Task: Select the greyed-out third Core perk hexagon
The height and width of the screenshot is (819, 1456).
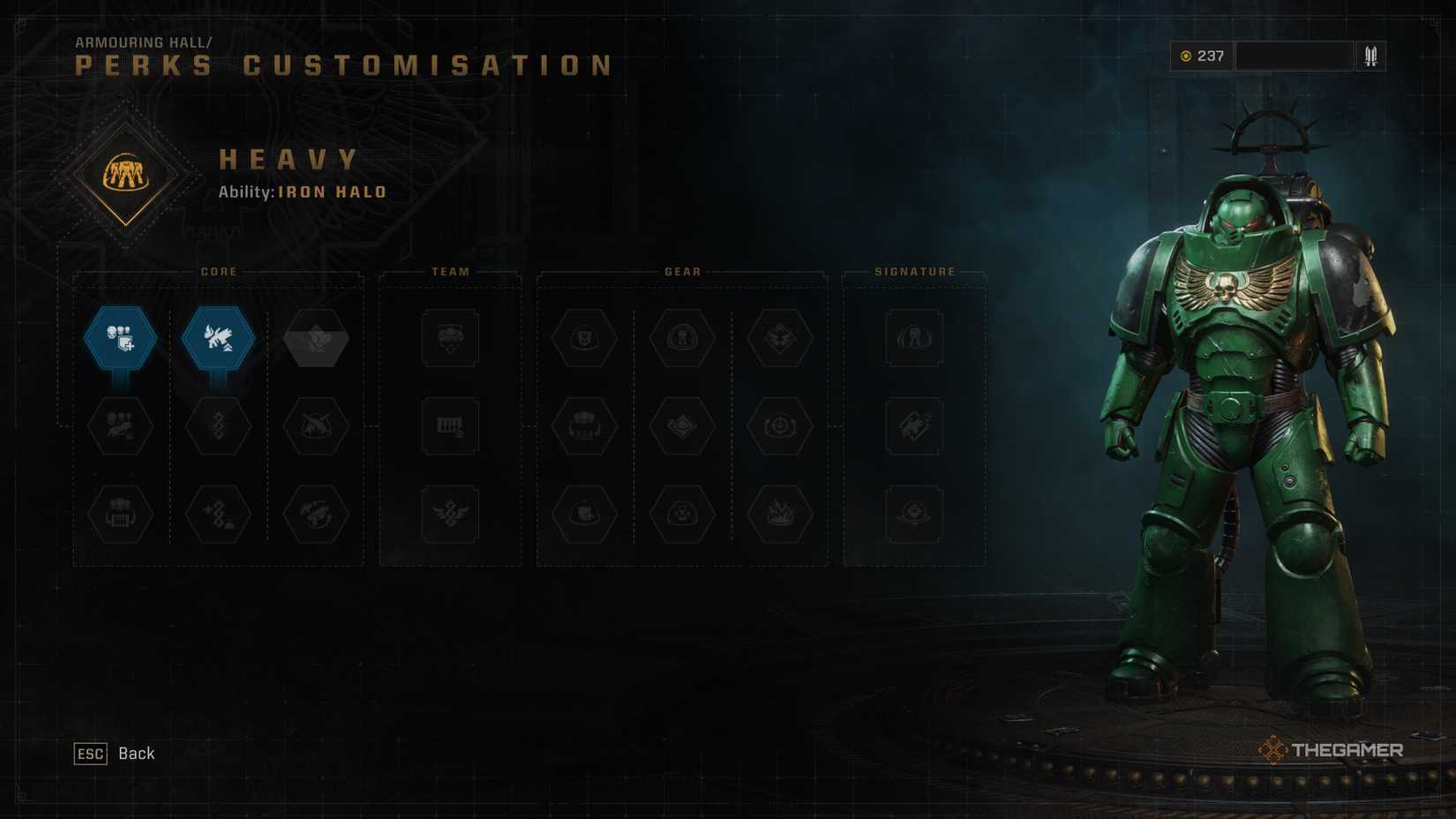Action: 317,338
